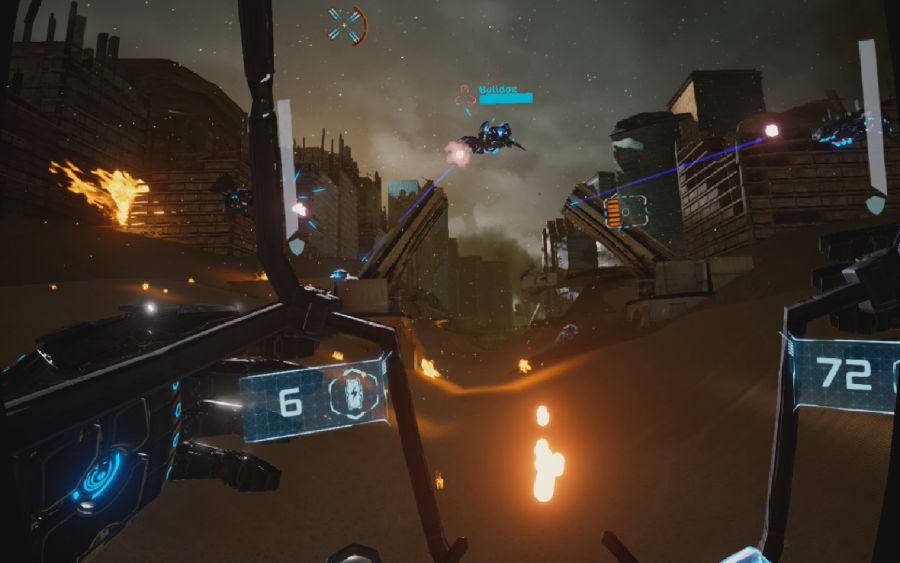Select the red mech icon beside Bulldog
The height and width of the screenshot is (563, 900).
(464, 95)
